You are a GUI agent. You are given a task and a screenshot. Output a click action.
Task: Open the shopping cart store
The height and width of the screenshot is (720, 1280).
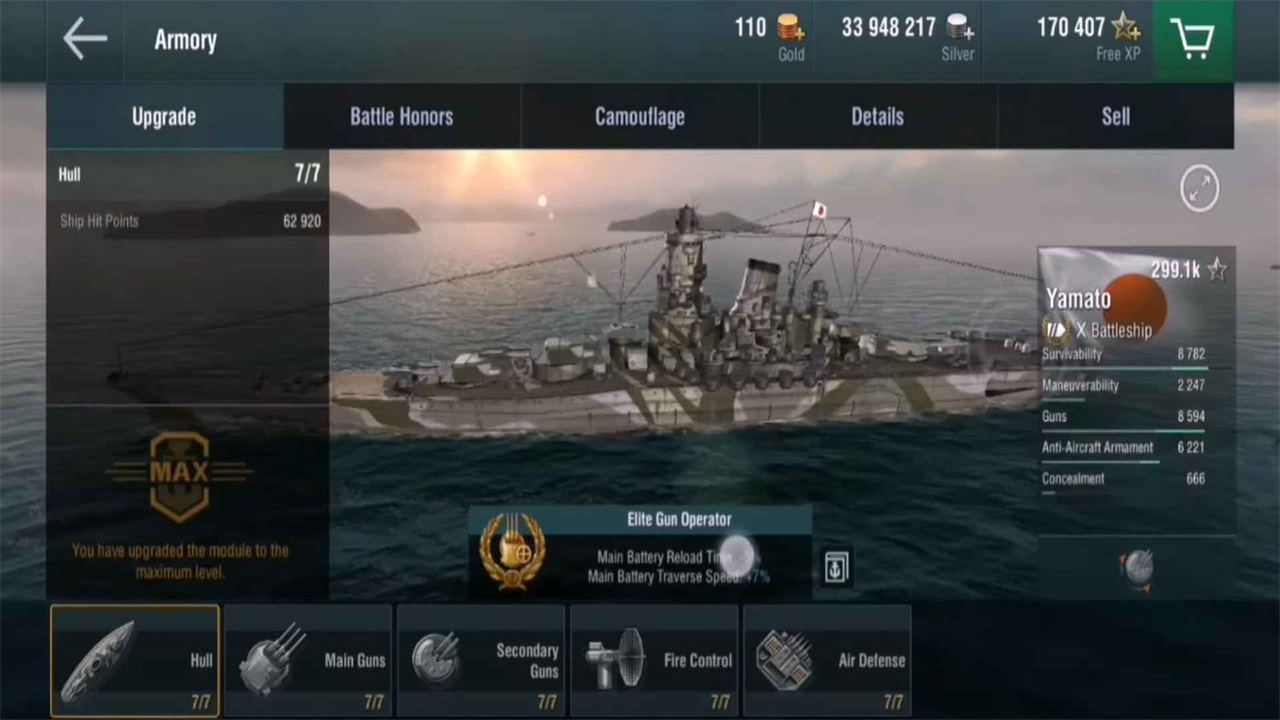(x=1192, y=40)
